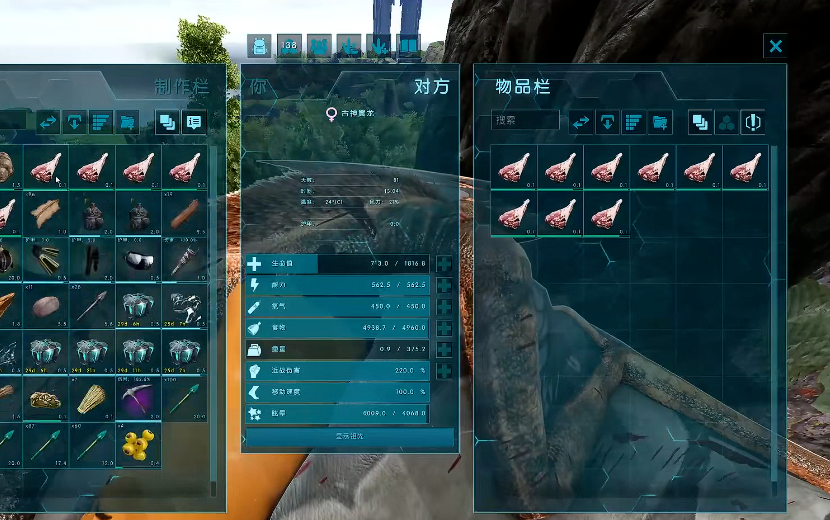
Task: Click the sort-list button in 物品栏 toolbar
Action: [x=633, y=122]
